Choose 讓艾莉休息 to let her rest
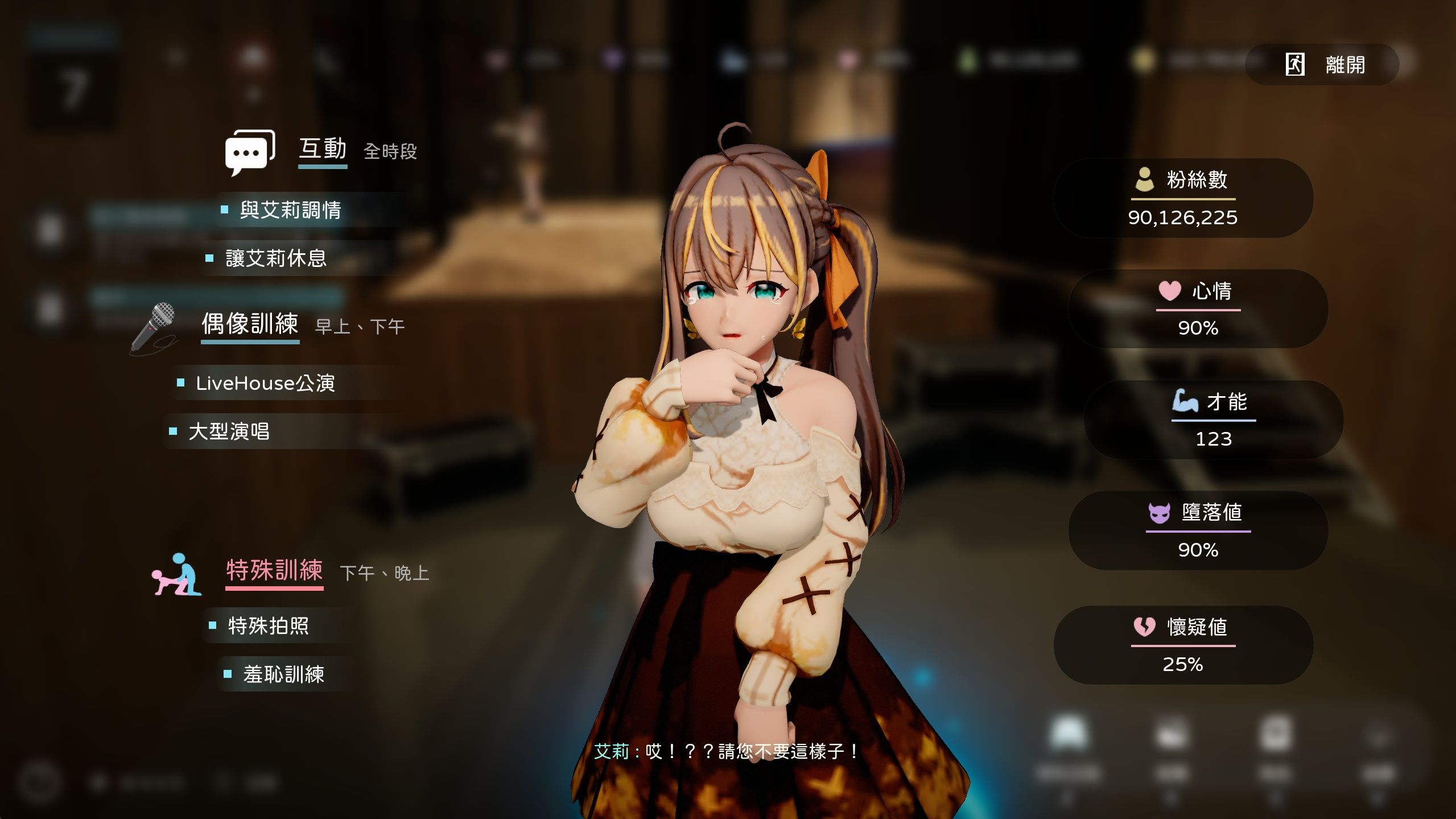 [x=276, y=258]
